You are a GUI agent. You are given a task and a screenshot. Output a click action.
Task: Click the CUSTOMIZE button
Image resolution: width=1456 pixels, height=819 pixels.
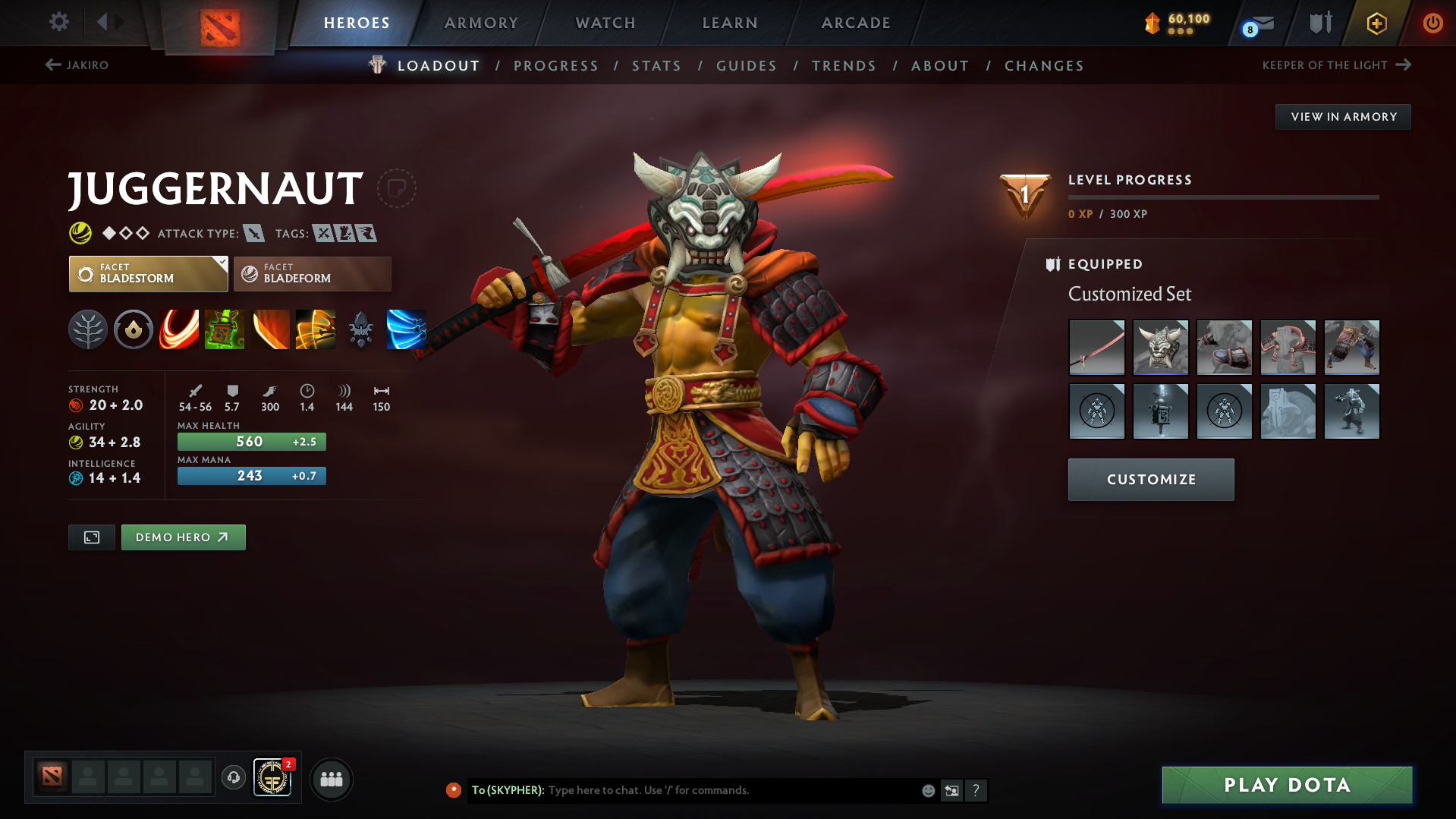(x=1150, y=479)
